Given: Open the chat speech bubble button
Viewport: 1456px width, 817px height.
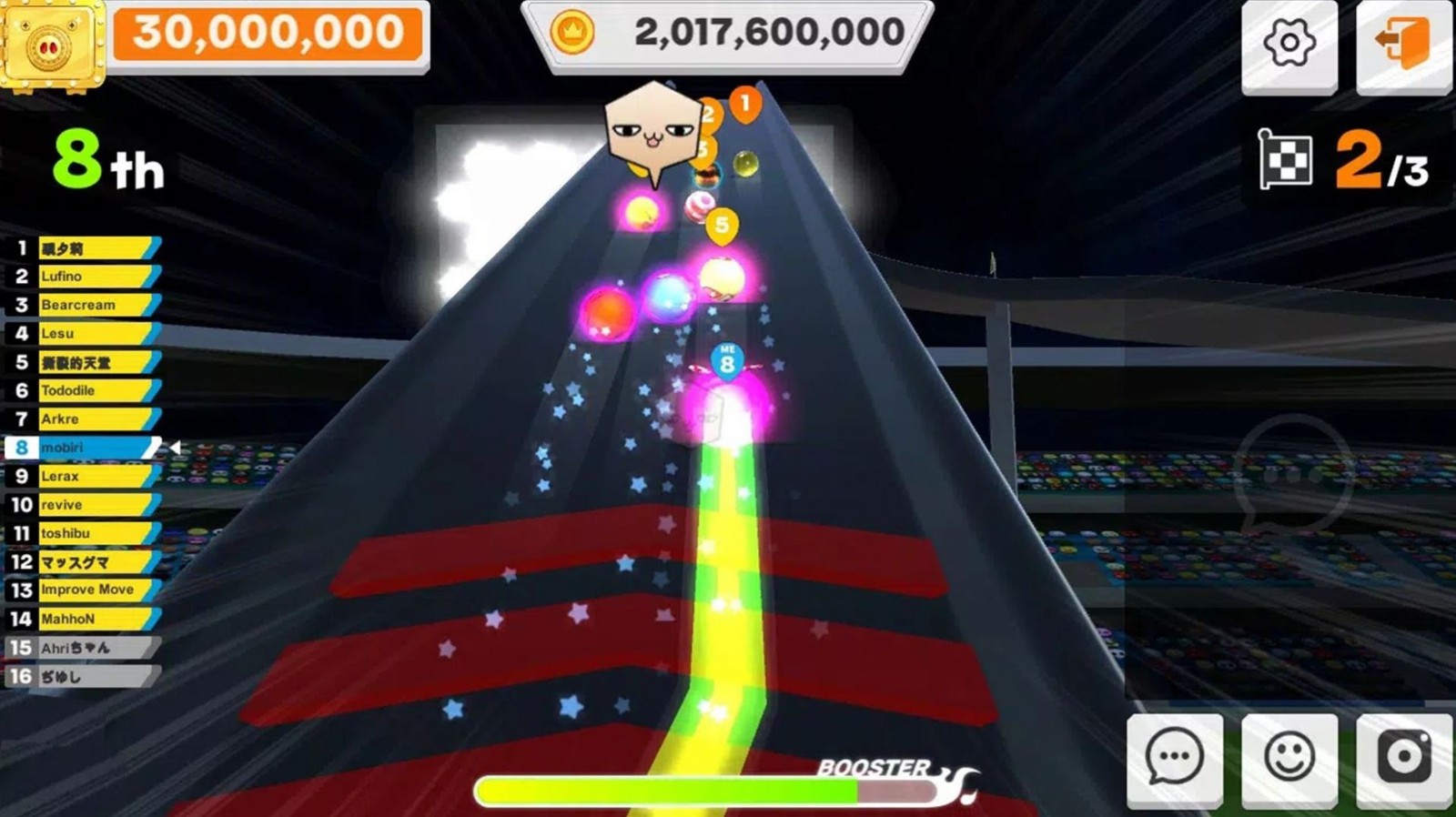Looking at the screenshot, I should coord(1174,758).
